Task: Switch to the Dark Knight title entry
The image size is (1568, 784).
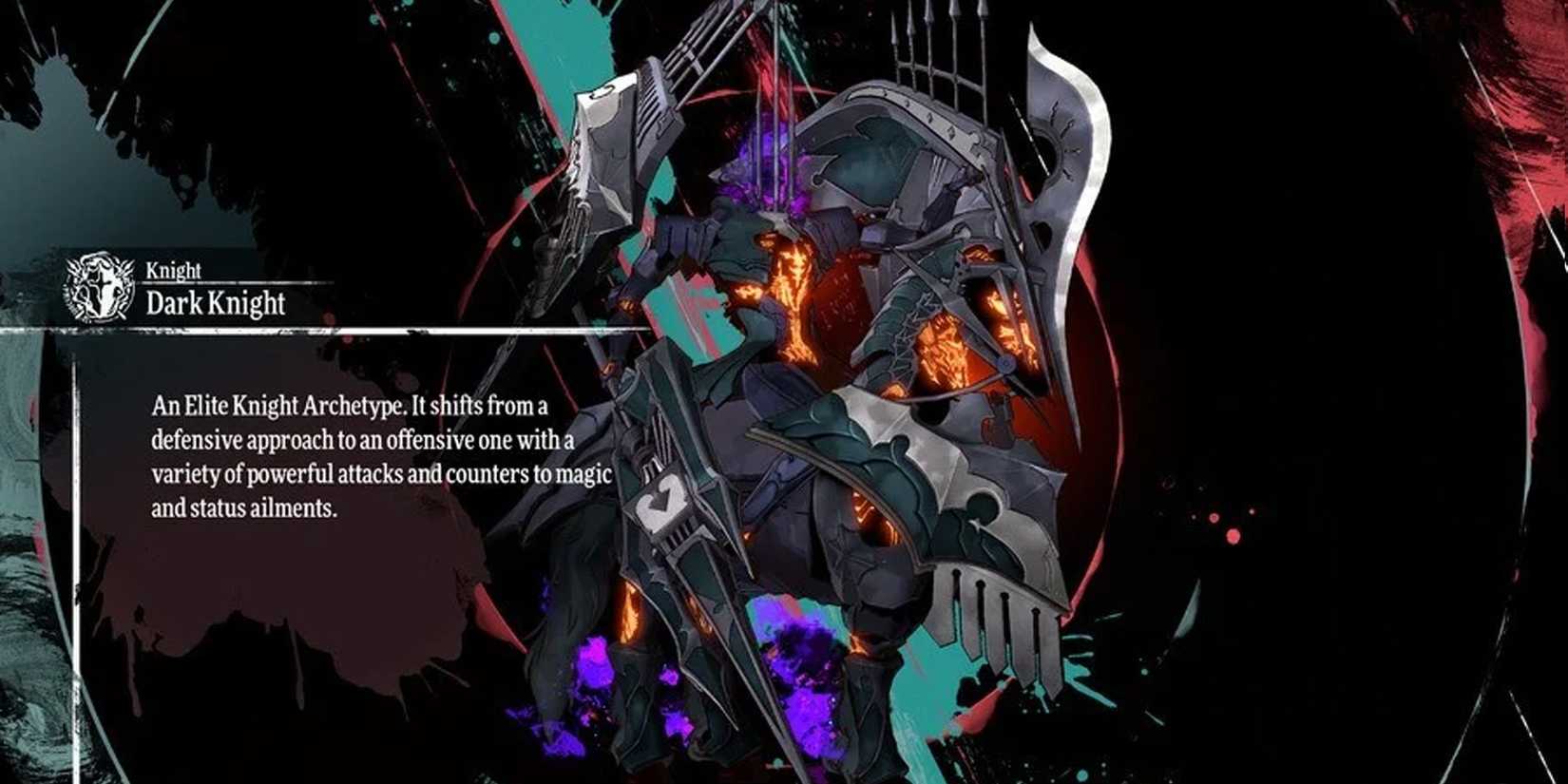Action: coord(216,305)
